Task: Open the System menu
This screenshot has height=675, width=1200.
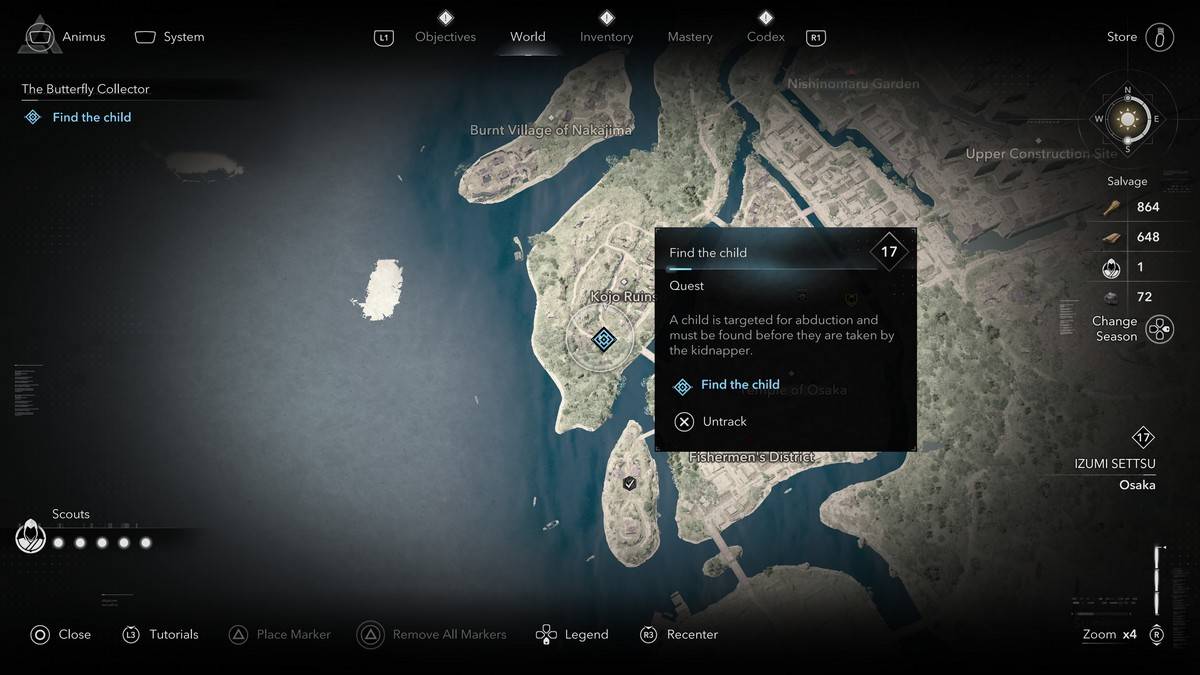Action: 170,37
